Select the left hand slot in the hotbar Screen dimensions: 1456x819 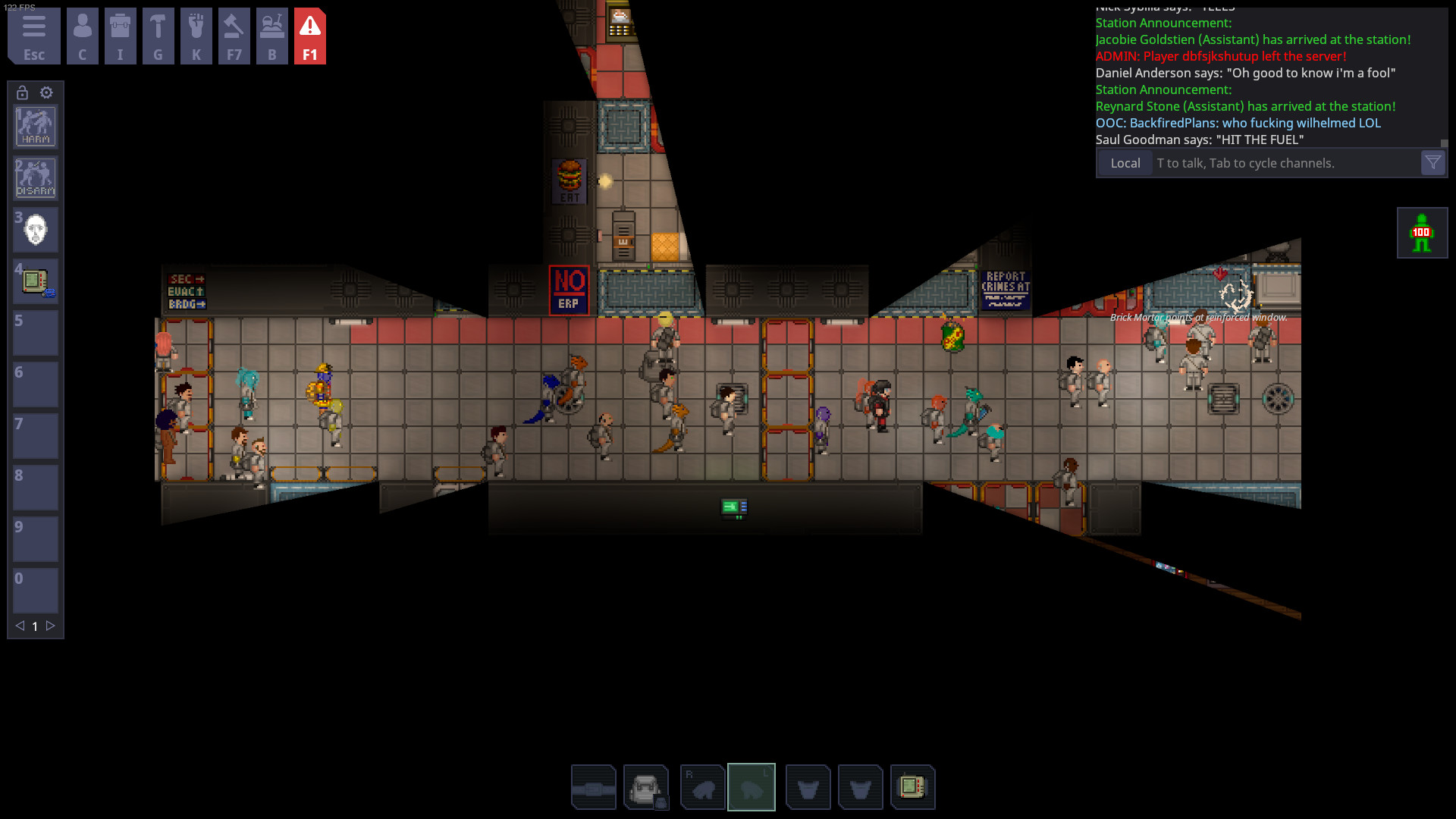click(x=752, y=787)
